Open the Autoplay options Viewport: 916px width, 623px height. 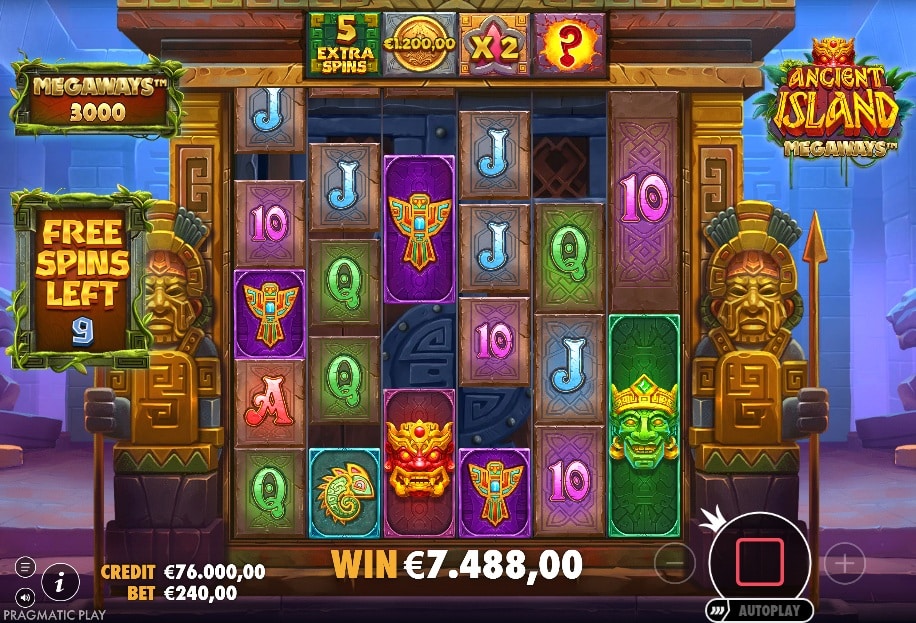pyautogui.click(x=760, y=609)
